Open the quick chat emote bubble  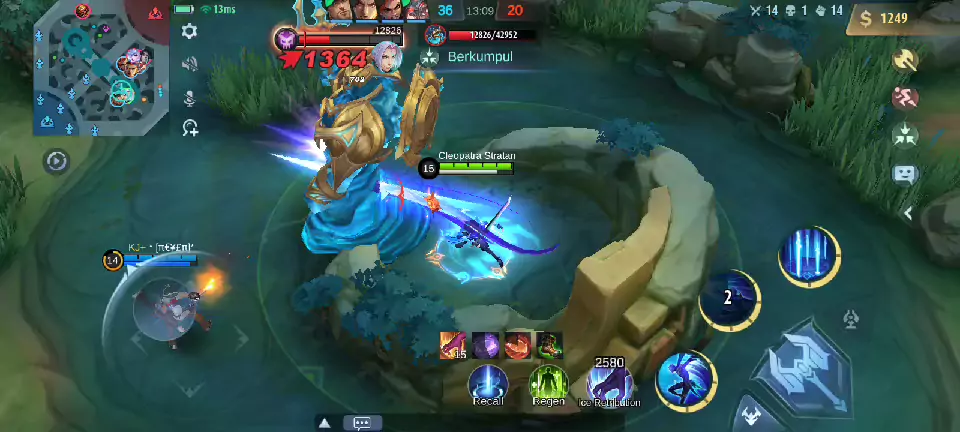click(x=905, y=173)
